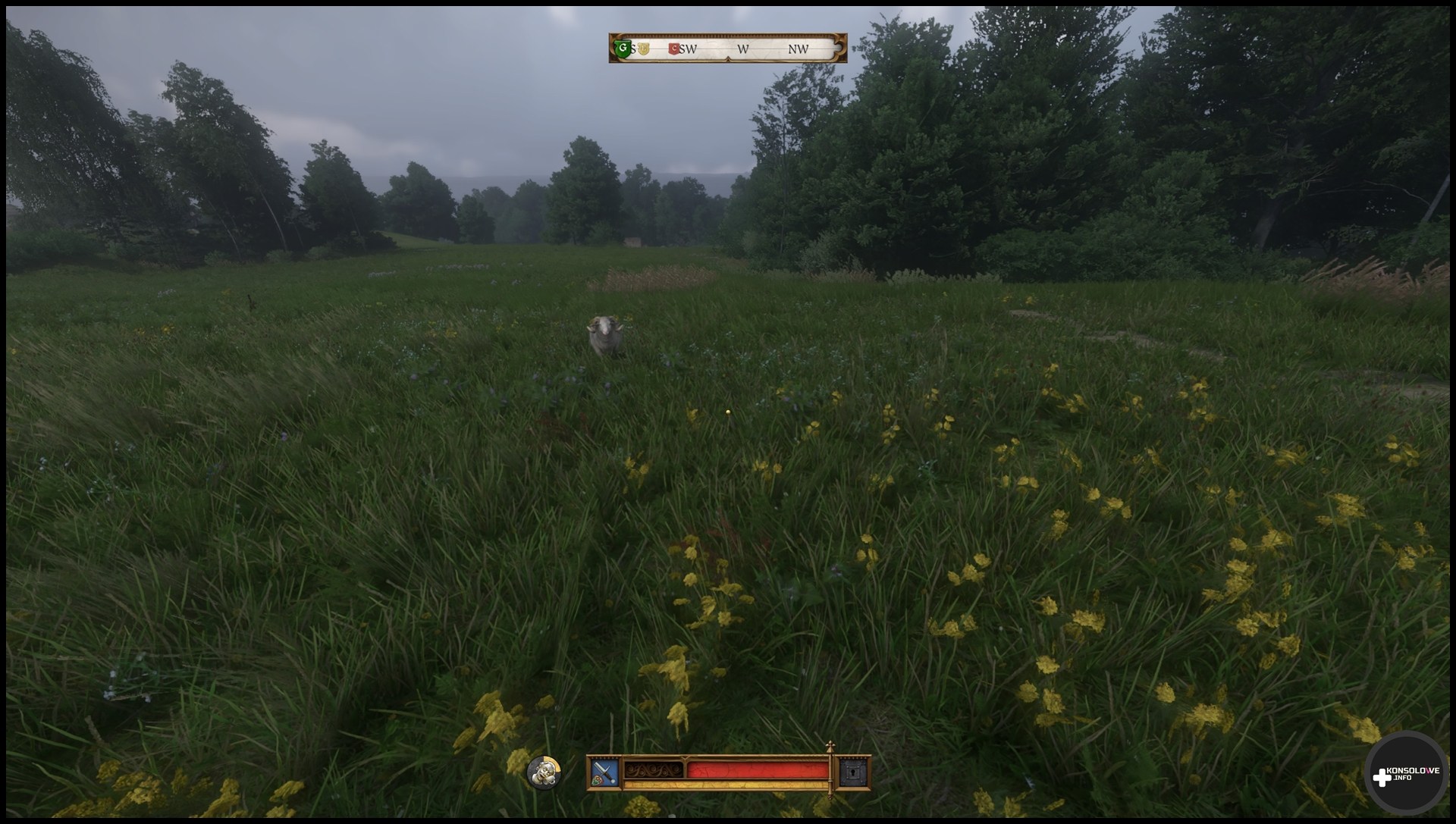Select the yellow E shield marker on compass
Viewport: 1456px width, 824px height.
tap(644, 49)
